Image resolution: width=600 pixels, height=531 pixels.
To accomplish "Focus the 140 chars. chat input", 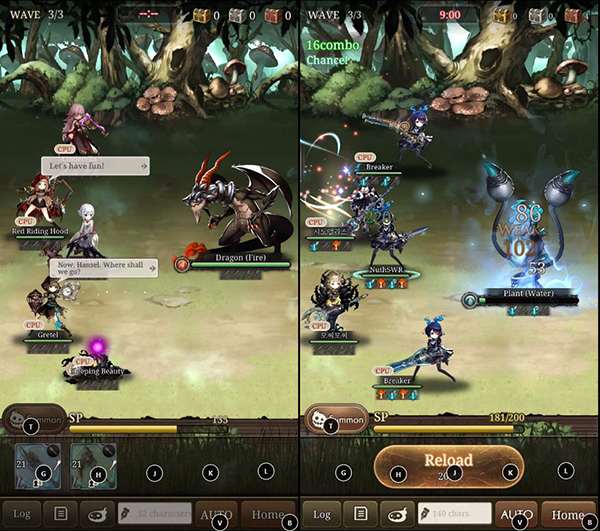I will tap(453, 514).
